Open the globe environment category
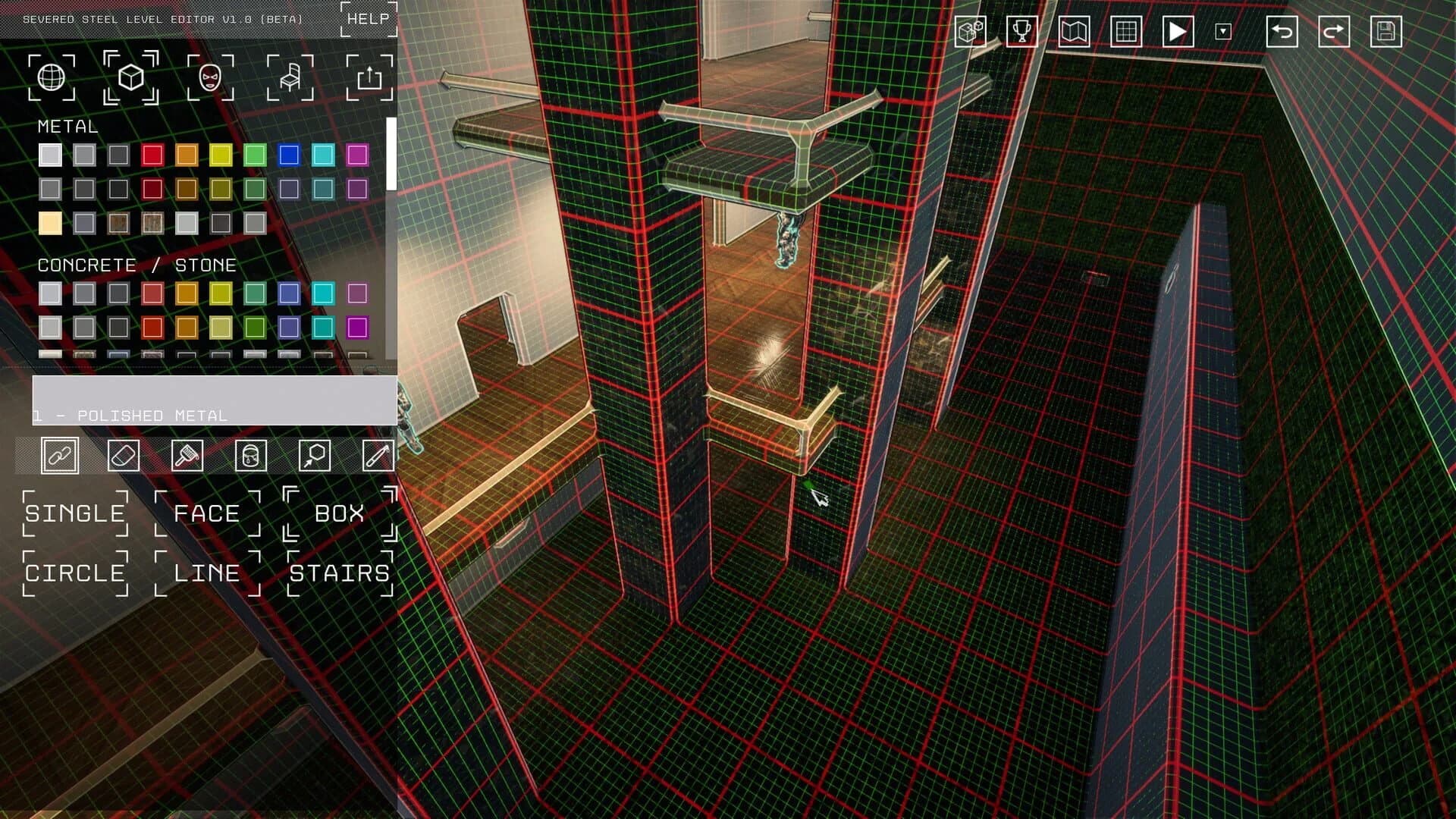 (50, 78)
